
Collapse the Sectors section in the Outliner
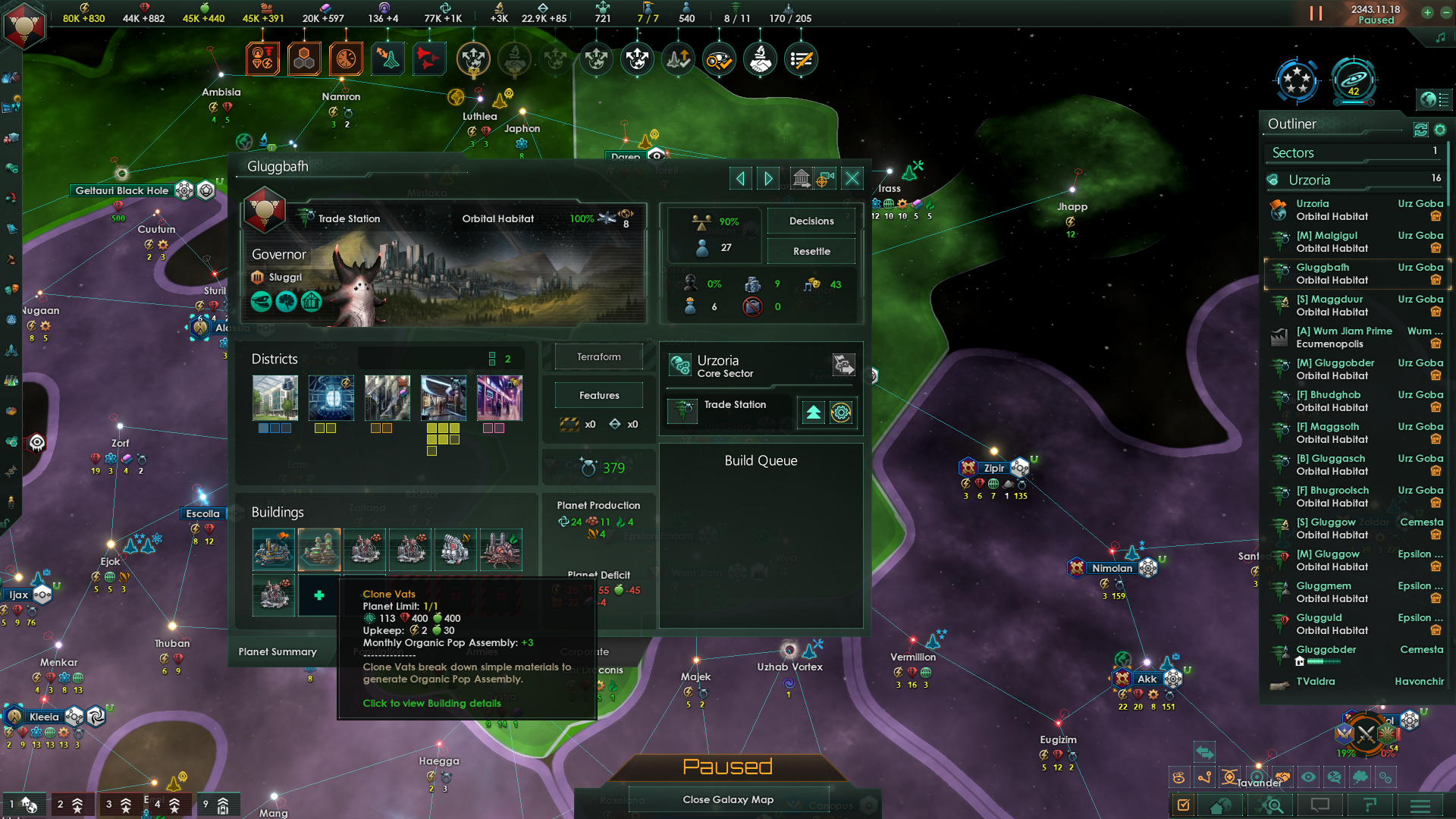pyautogui.click(x=1291, y=152)
